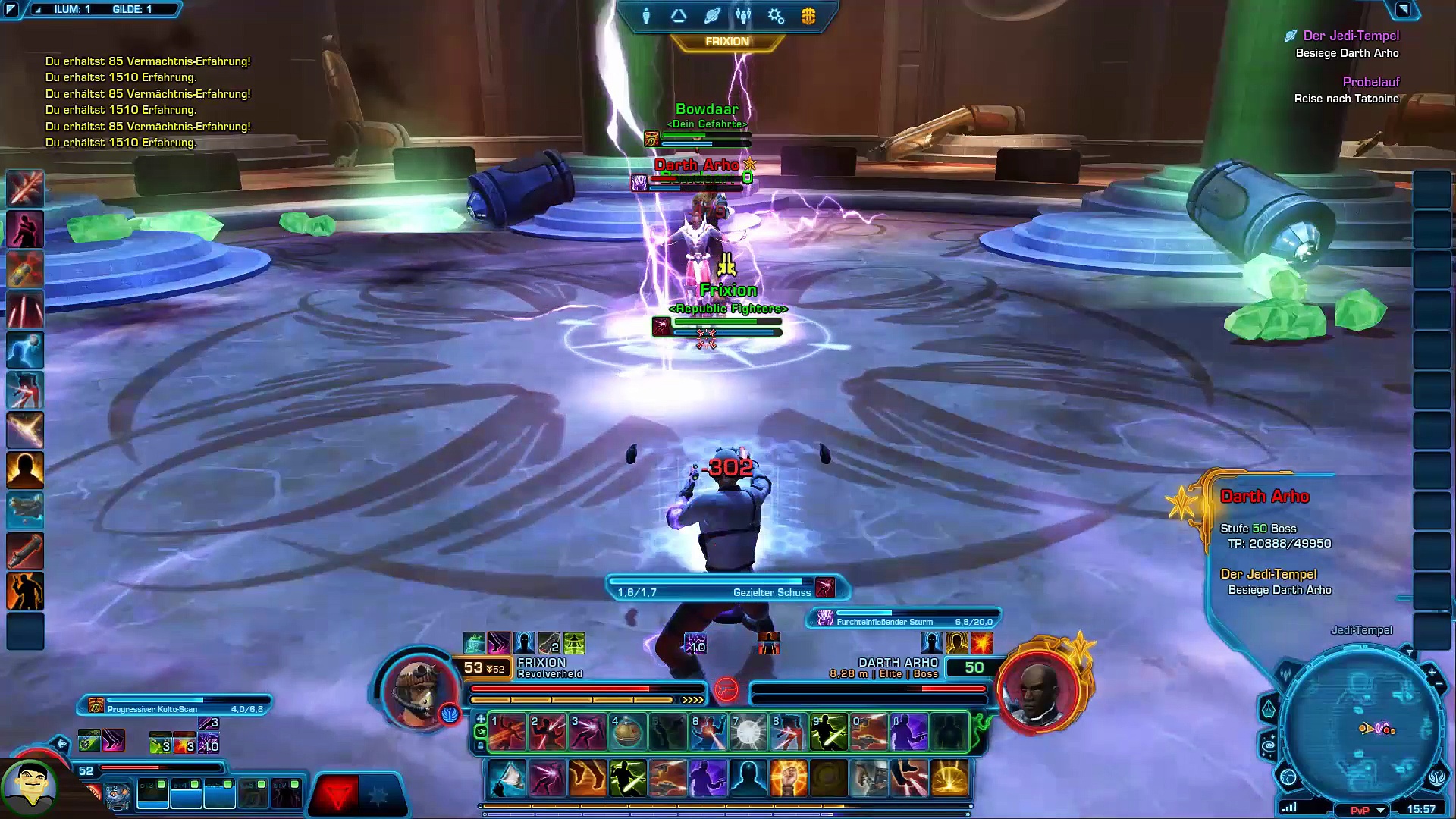Activate the glowing fist ability on lower bar
This screenshot has height=819, width=1456.
coord(788,779)
